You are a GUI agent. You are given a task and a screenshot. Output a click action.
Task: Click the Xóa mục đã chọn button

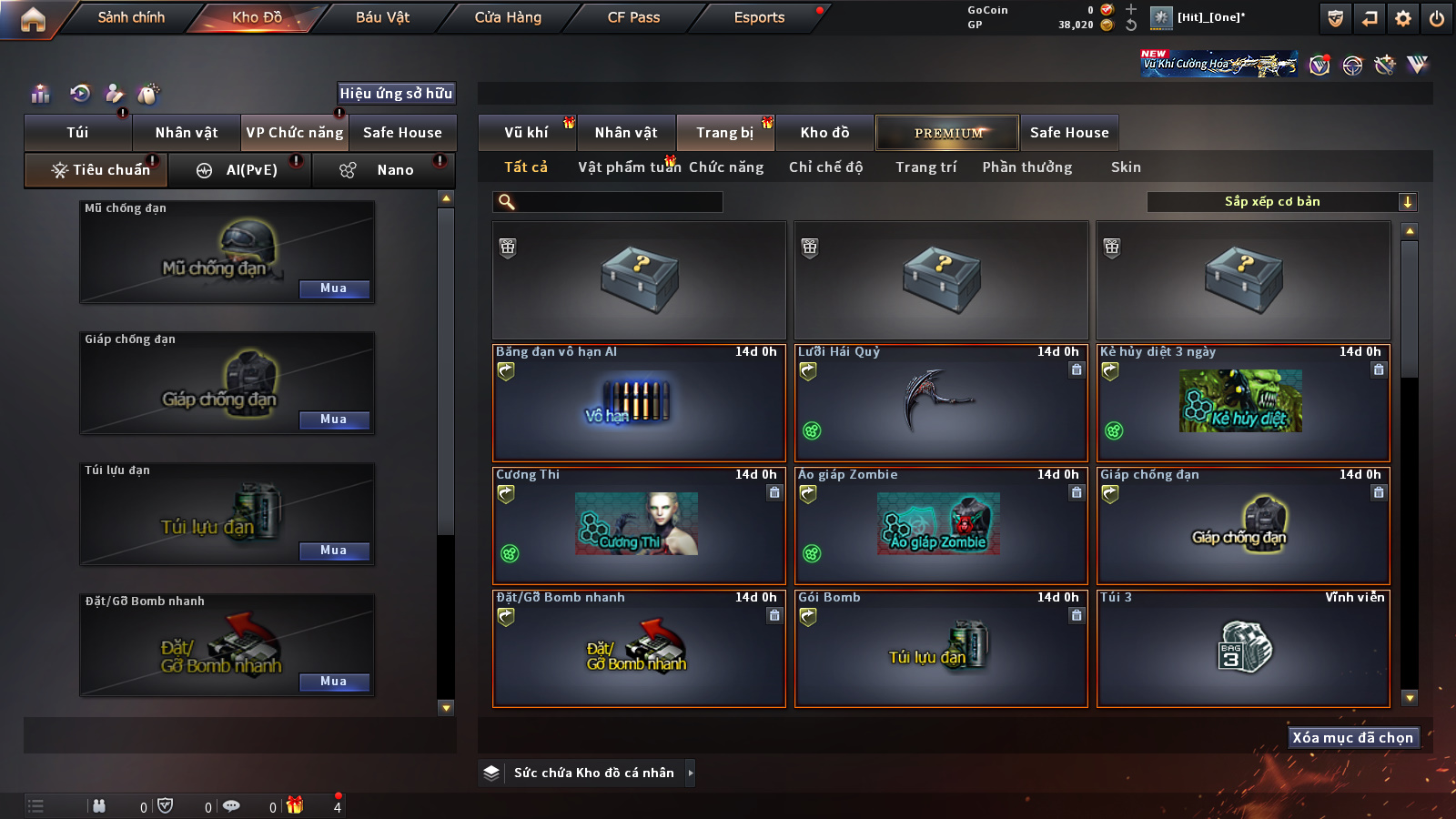click(x=1352, y=738)
